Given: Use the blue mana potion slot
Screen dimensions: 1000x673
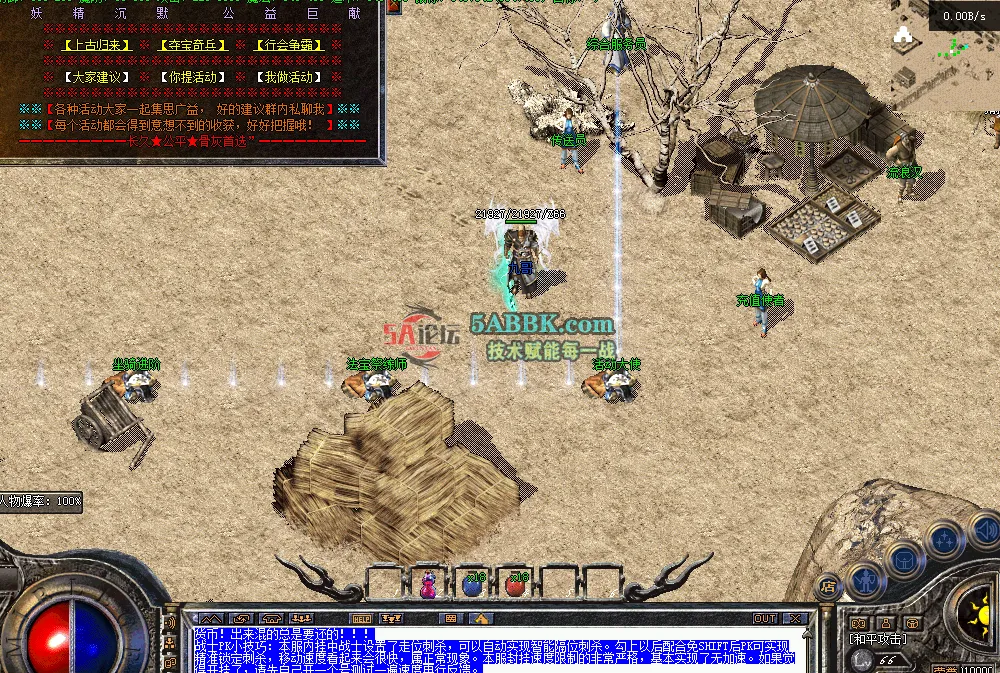Looking at the screenshot, I should [x=472, y=583].
